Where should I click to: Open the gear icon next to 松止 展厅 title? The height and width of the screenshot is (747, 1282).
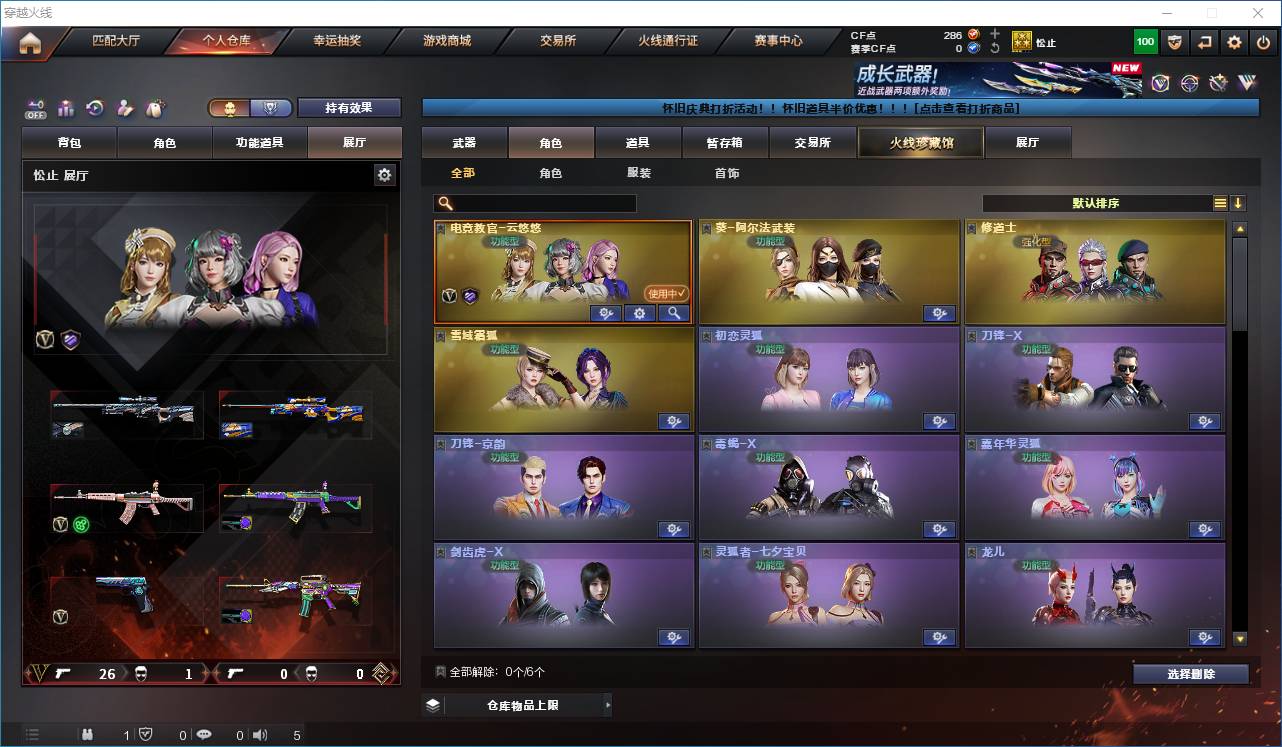tap(386, 174)
